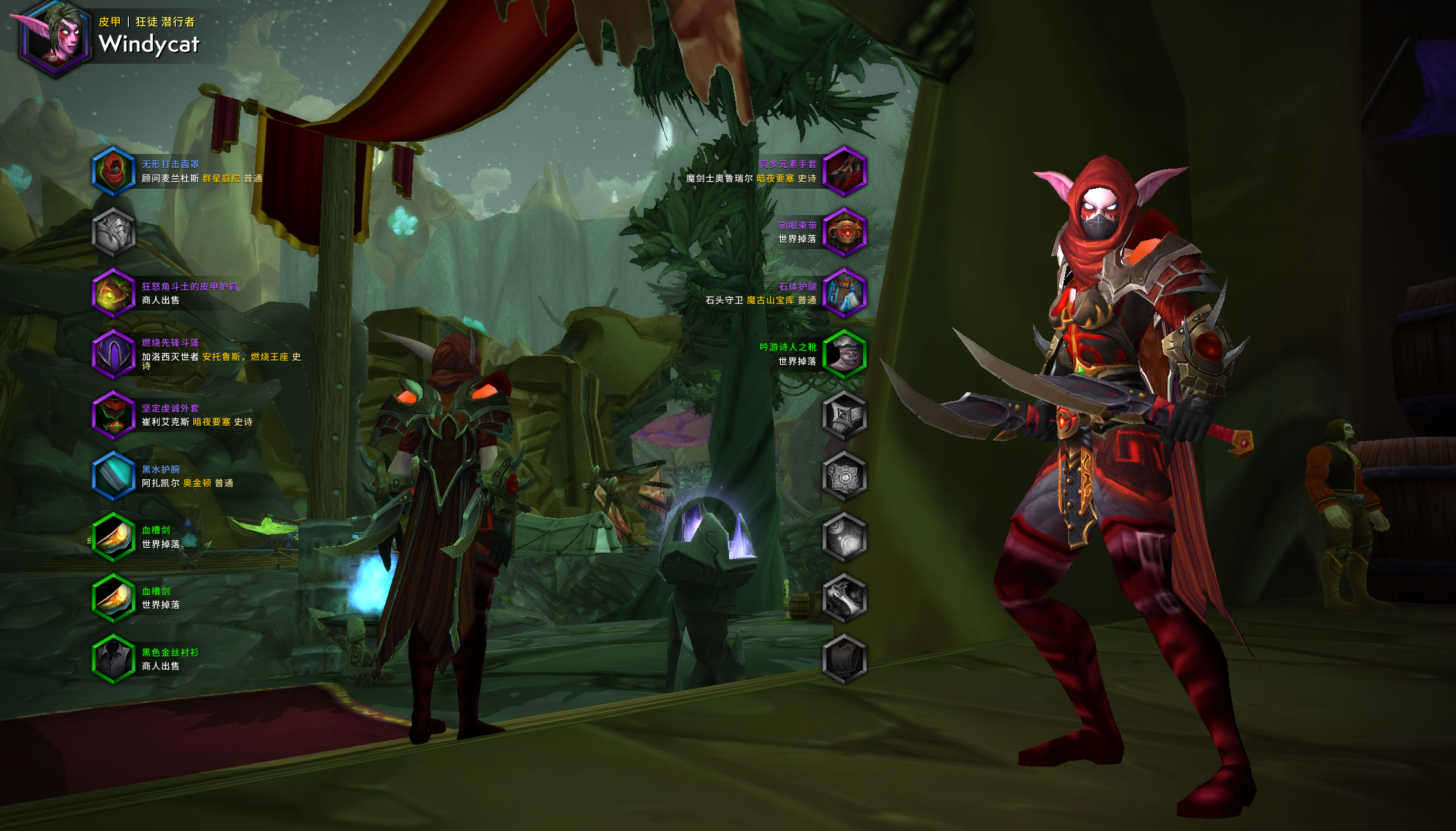The height and width of the screenshot is (831, 1456).
Task: Choose the 石体护腿 leg armor icon
Action: (844, 293)
